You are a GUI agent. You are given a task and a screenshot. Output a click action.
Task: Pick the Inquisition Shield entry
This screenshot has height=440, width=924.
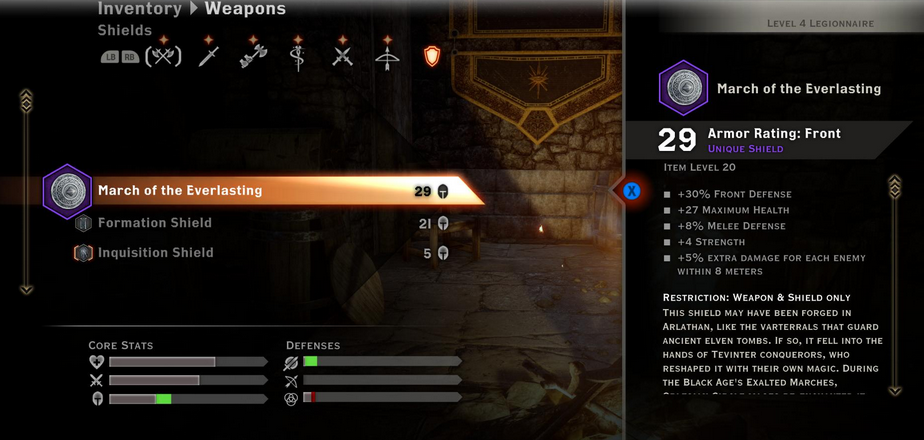pos(155,253)
